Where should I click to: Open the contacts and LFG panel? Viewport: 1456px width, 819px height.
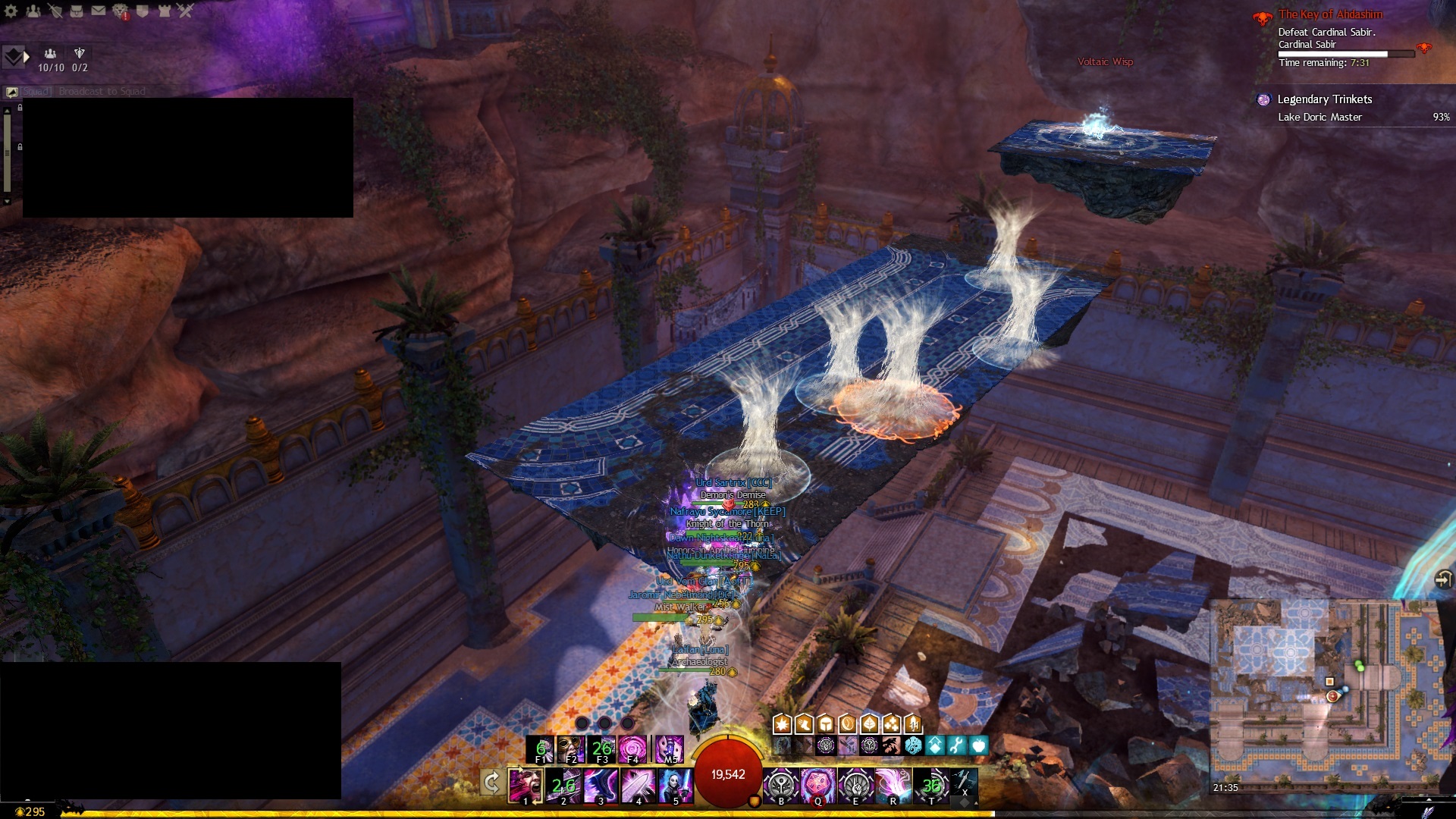[33, 11]
